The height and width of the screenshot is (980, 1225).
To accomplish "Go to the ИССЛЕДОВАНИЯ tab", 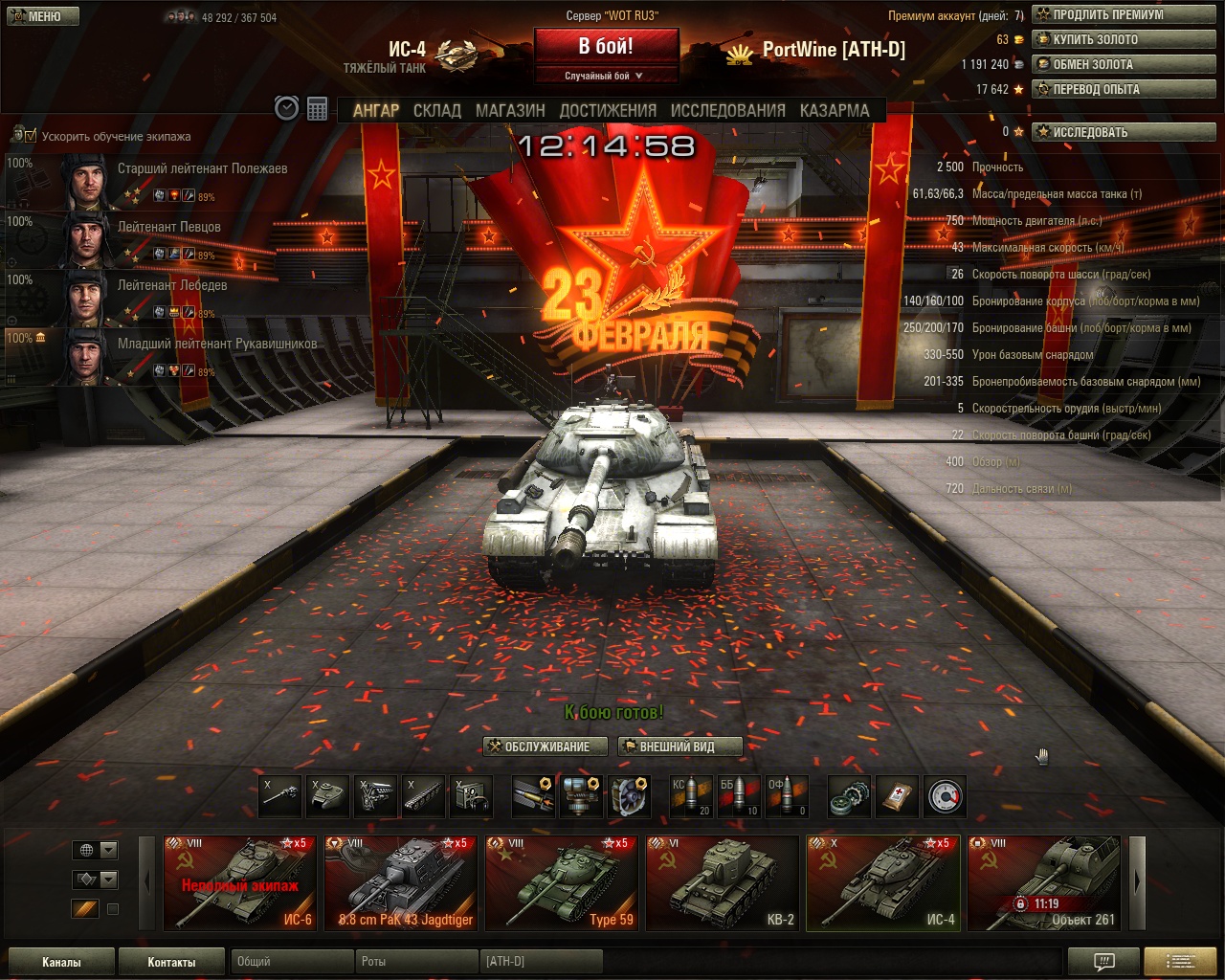I will pyautogui.click(x=727, y=110).
